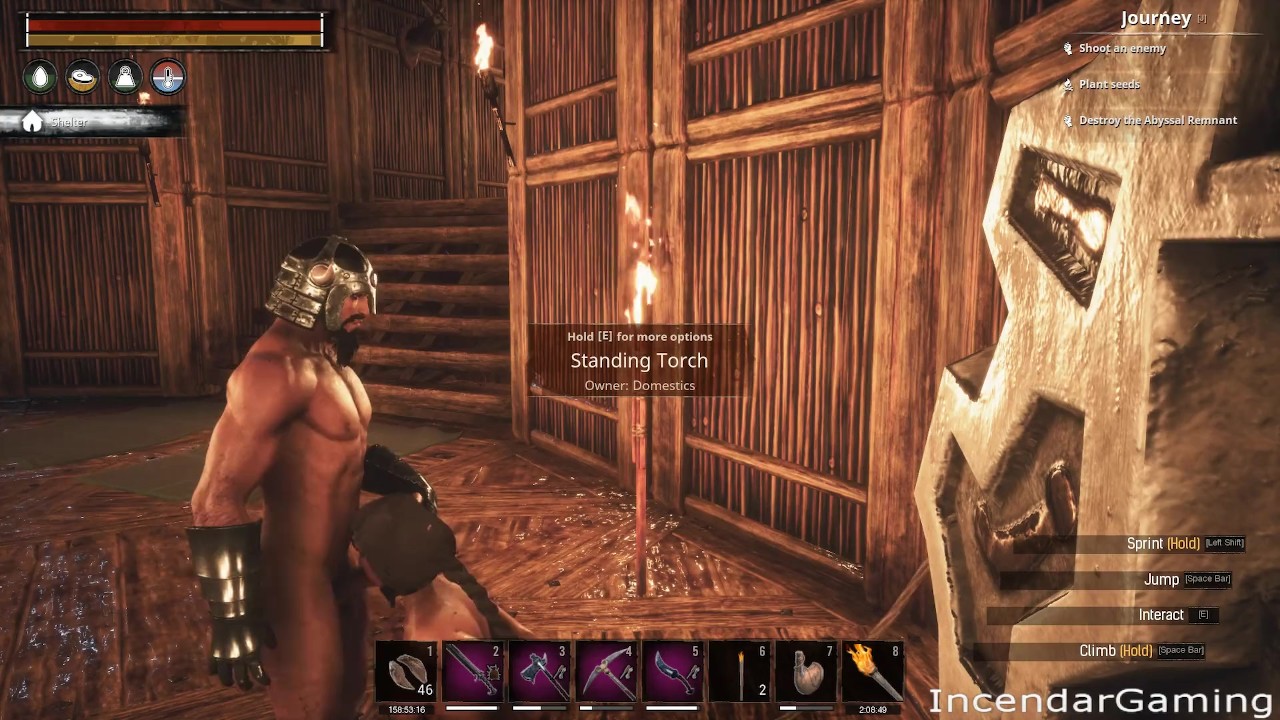Select the "Plant seeds" journey step
The height and width of the screenshot is (720, 1280).
(x=1108, y=84)
